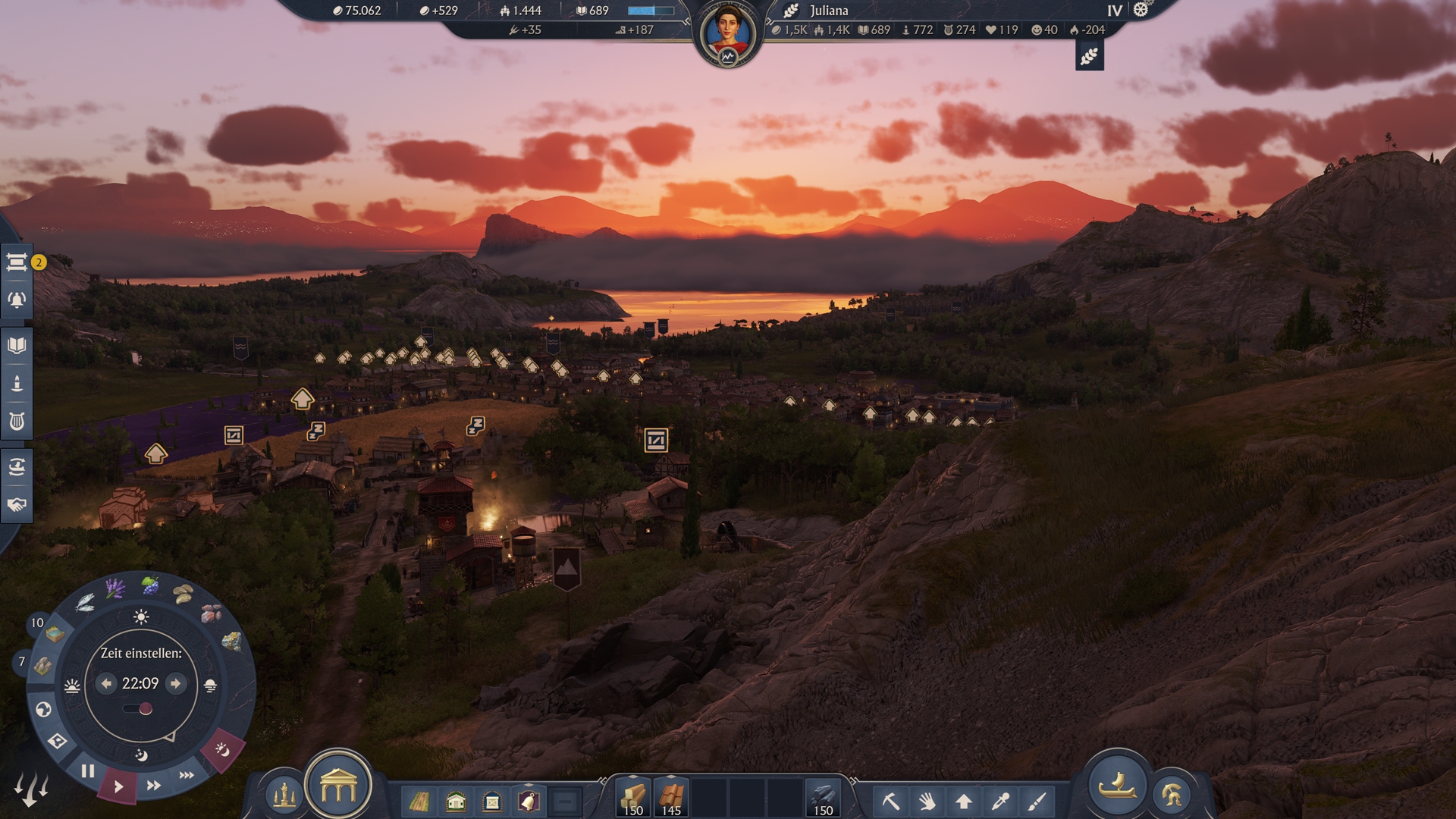1456x819 pixels.
Task: Open the settings gear at top right
Action: [x=1141, y=10]
